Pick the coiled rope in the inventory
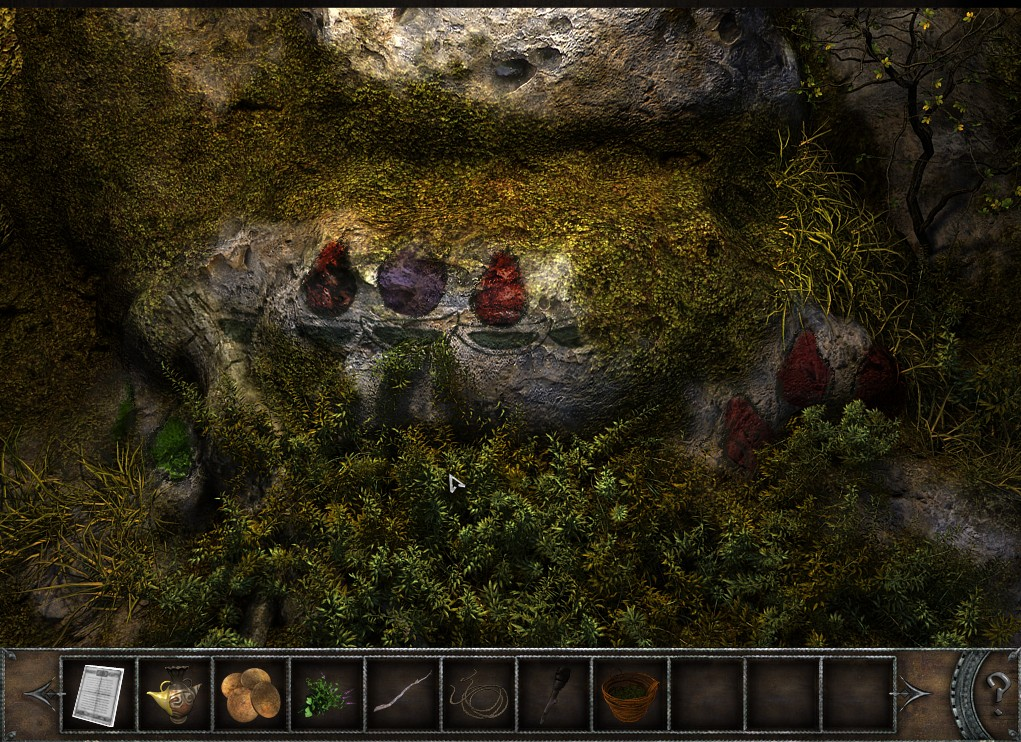Viewport: 1021px width, 742px height. pyautogui.click(x=479, y=694)
